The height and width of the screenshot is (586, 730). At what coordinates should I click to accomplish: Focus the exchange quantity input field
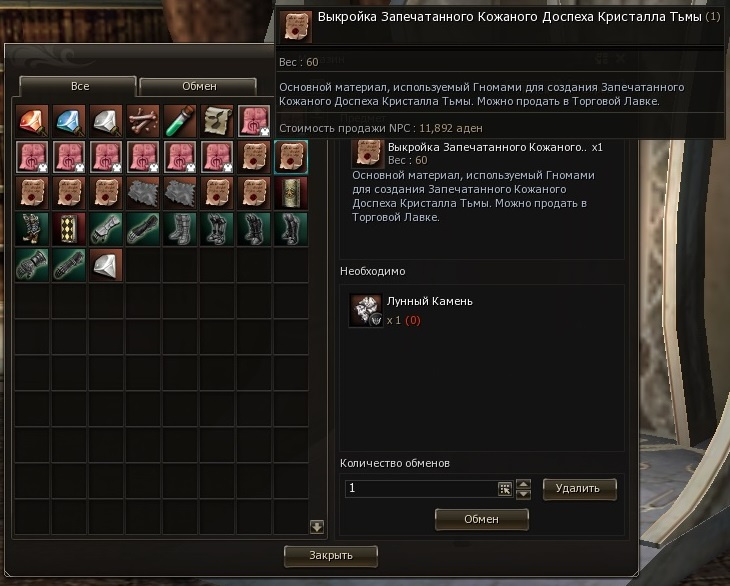420,489
